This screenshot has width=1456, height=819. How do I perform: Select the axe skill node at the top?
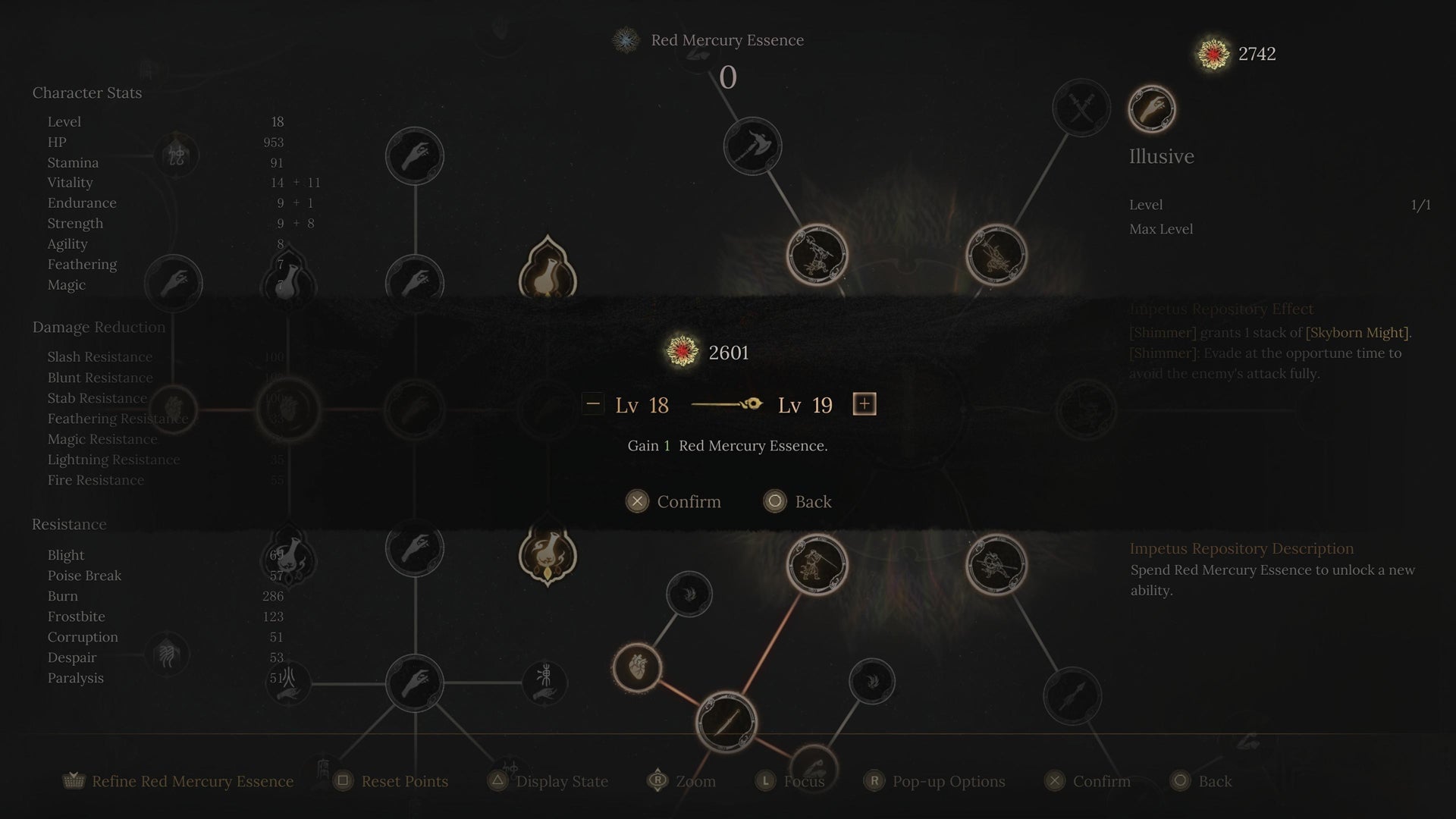[752, 148]
